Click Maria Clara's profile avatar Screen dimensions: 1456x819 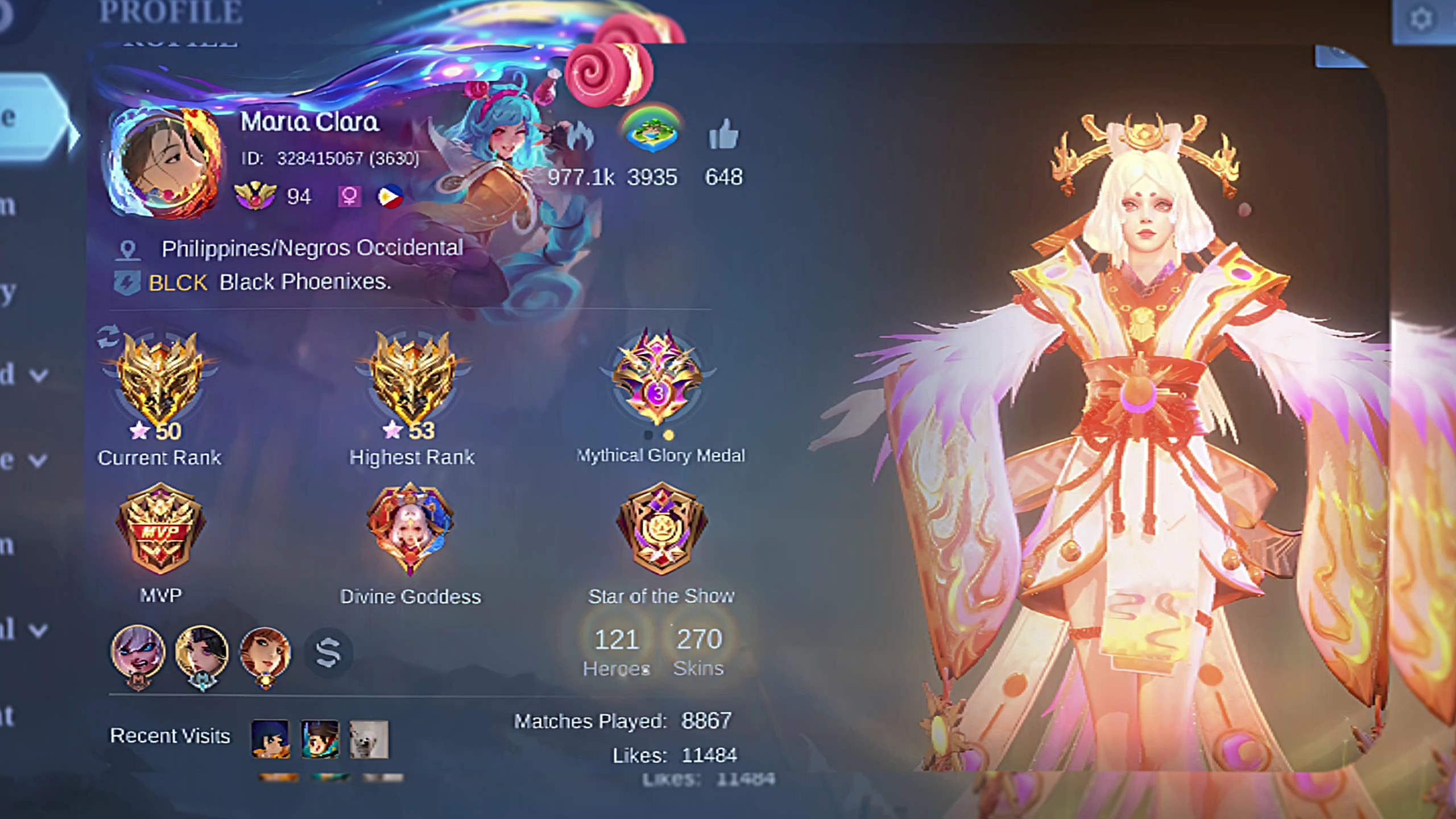(166, 163)
